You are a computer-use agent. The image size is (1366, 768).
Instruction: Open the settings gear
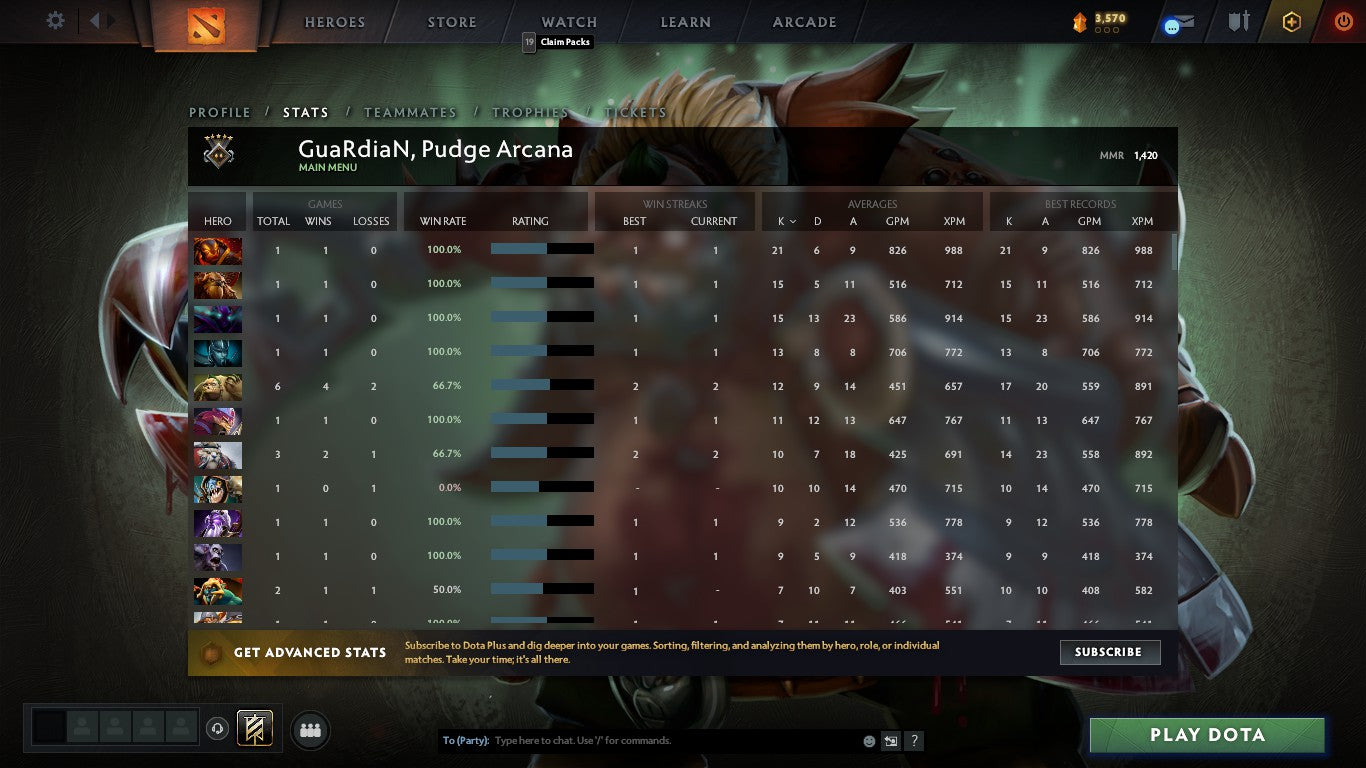55,20
